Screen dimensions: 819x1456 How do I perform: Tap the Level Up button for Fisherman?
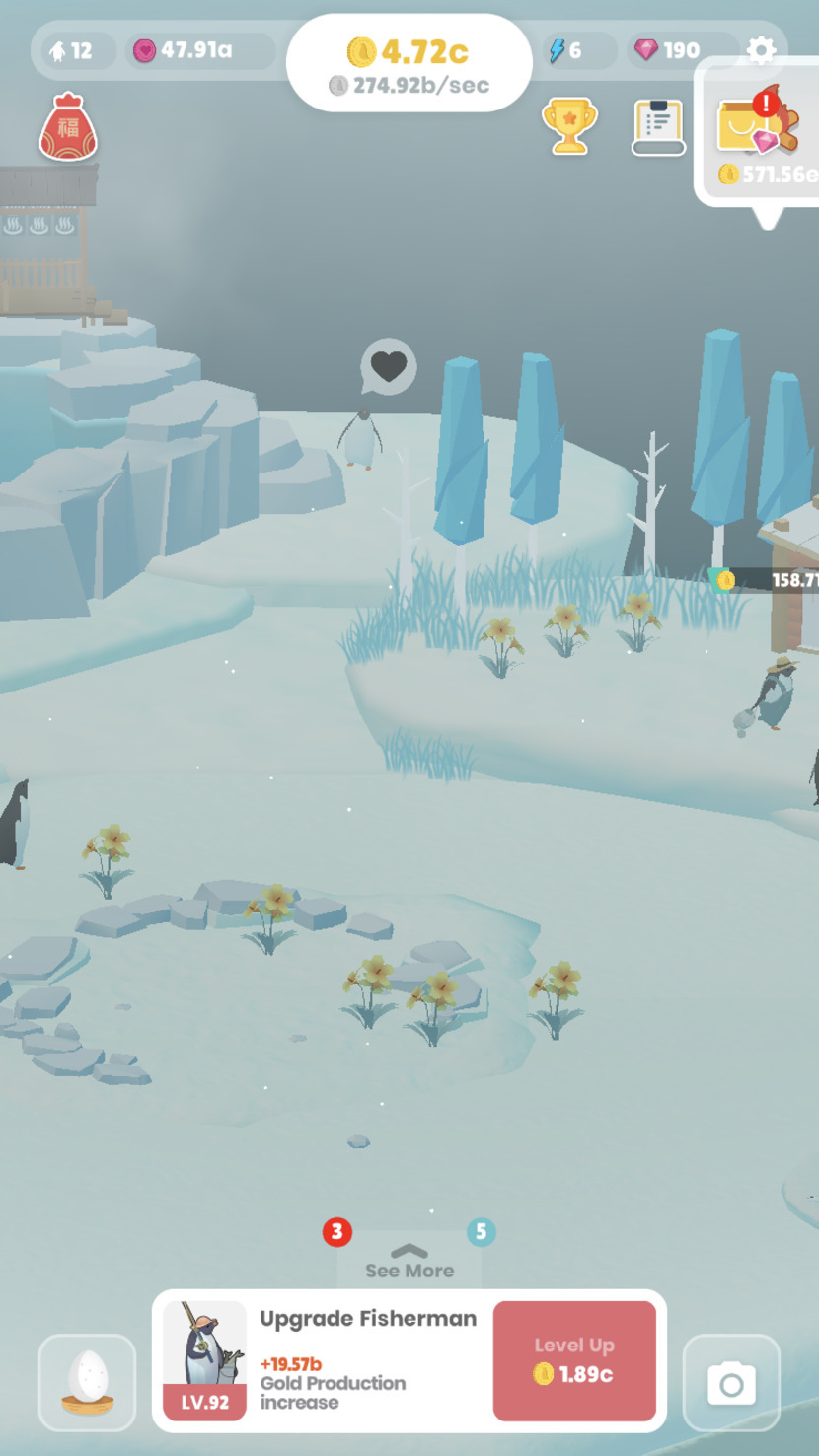tap(574, 1360)
